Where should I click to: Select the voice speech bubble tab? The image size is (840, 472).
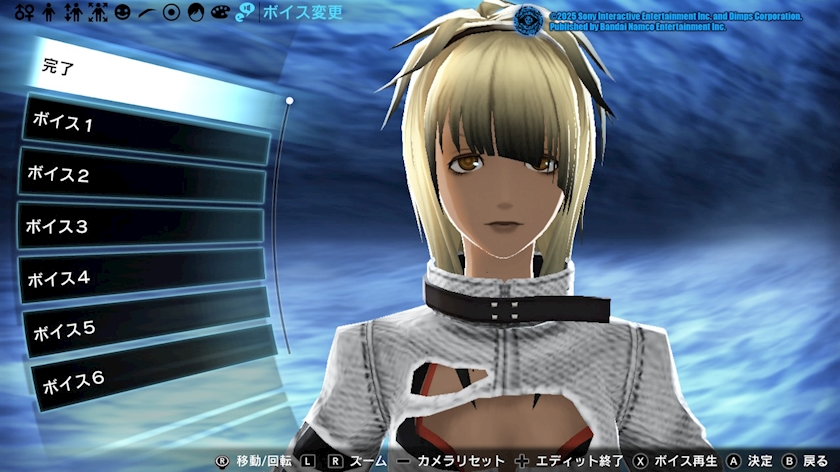(245, 13)
